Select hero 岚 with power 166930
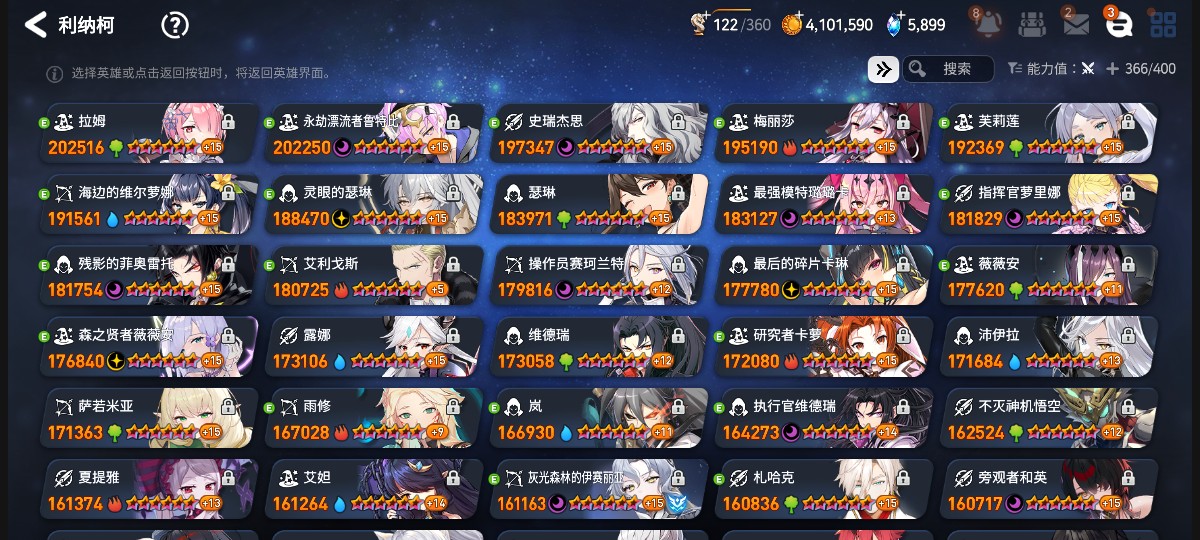This screenshot has width=1200, height=540. click(598, 419)
